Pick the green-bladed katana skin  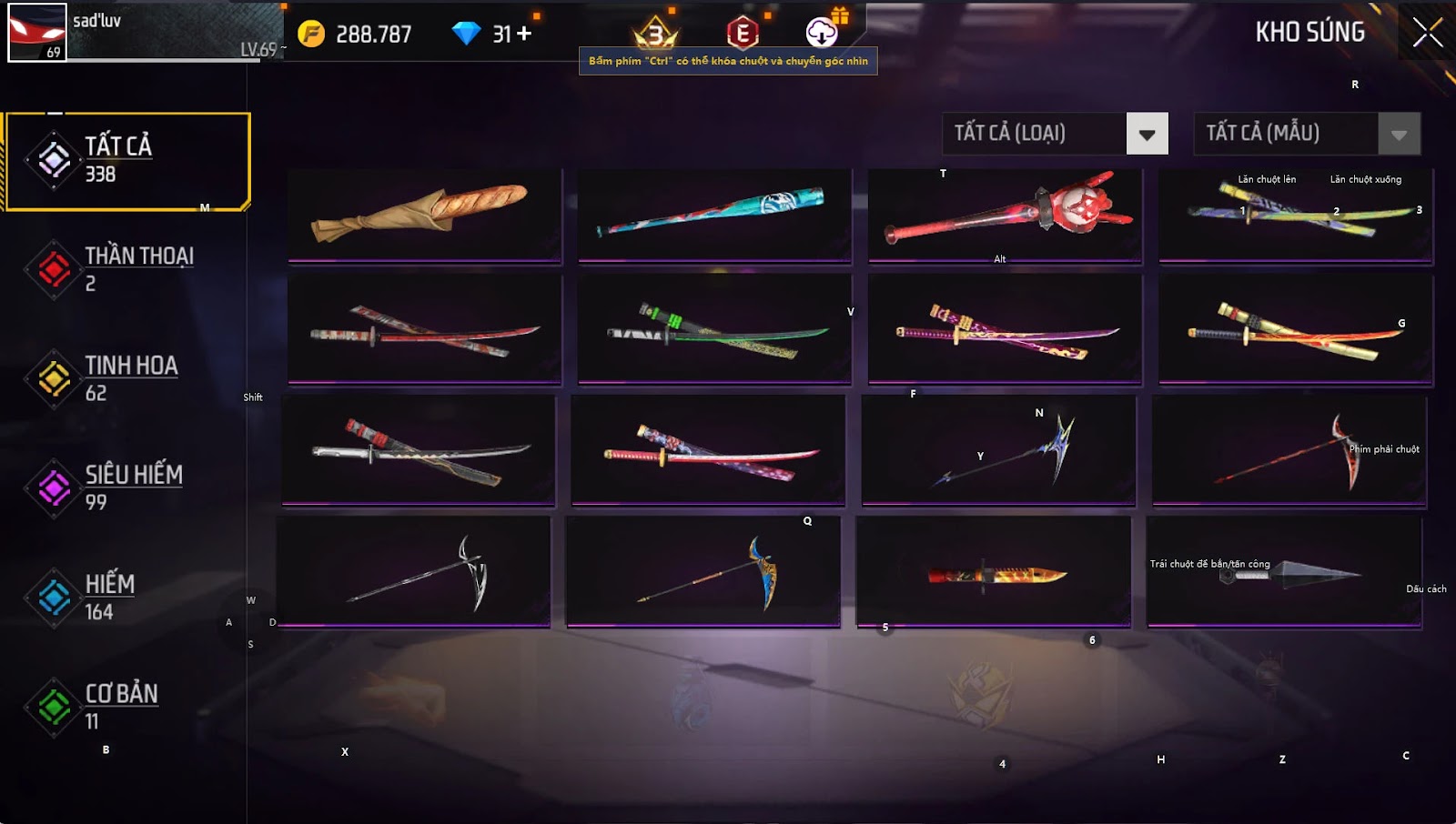714,329
